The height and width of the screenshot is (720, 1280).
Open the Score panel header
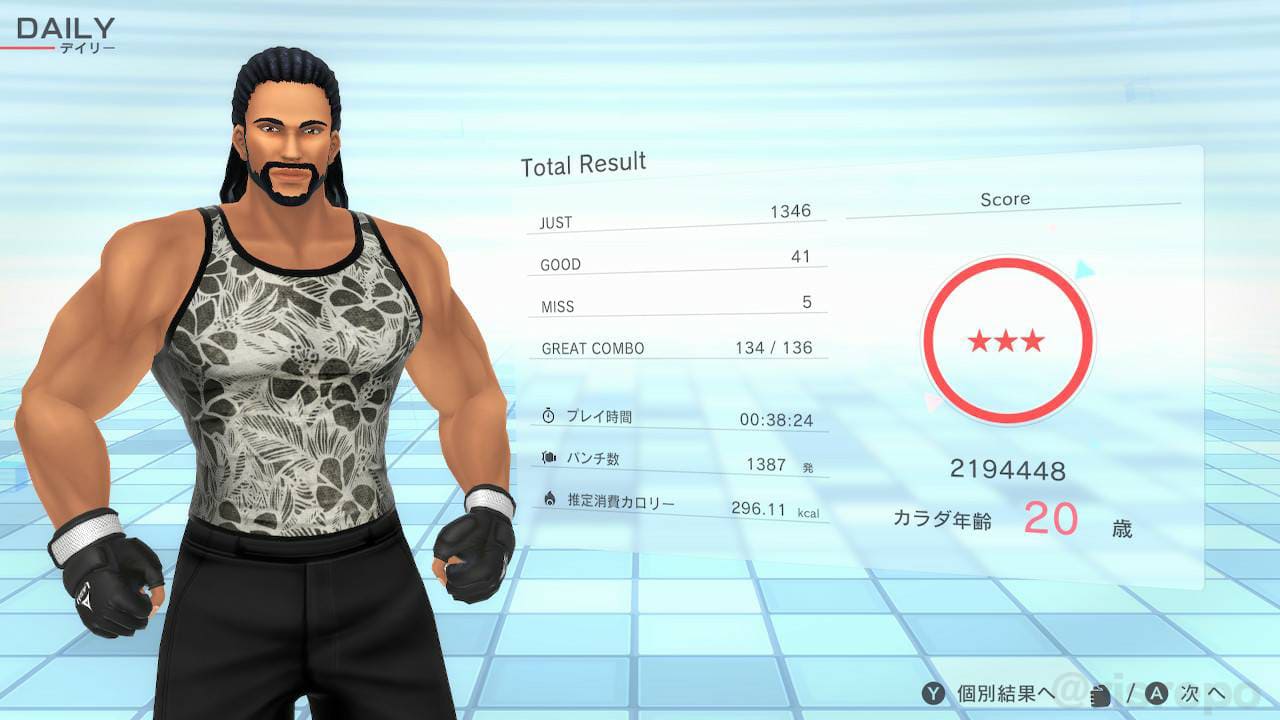[x=1005, y=199]
